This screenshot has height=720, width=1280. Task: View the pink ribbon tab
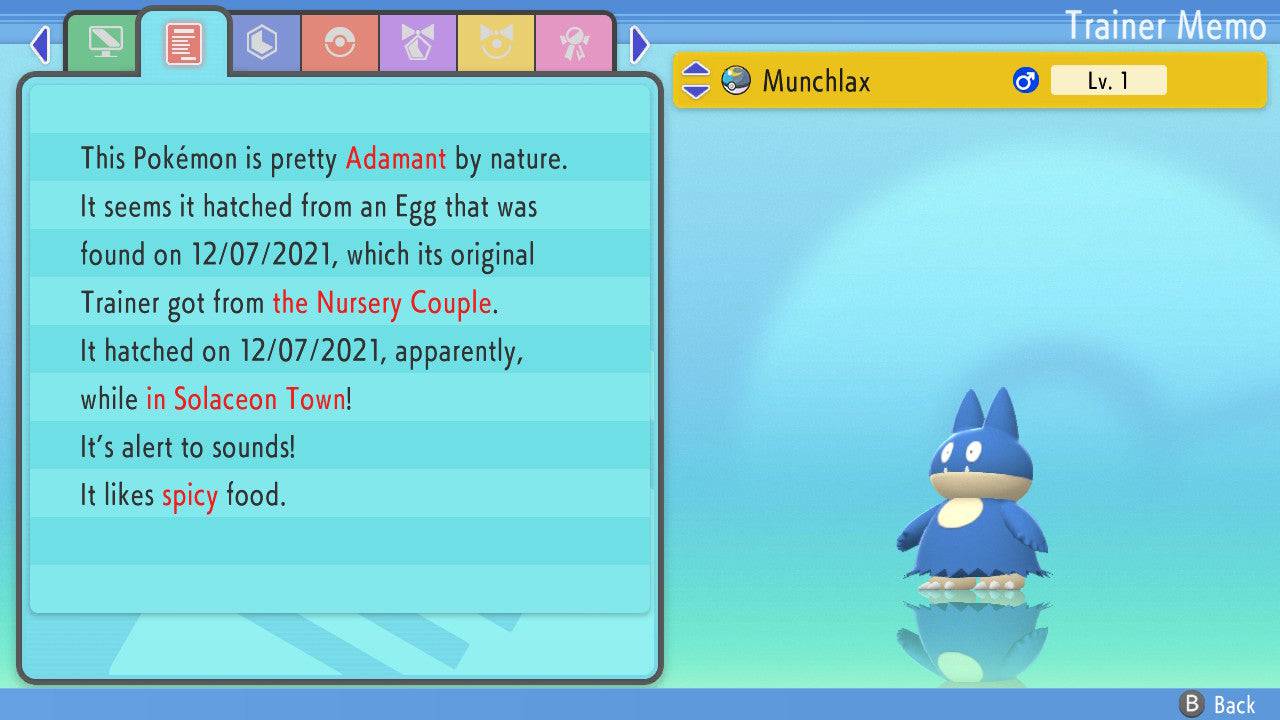574,43
